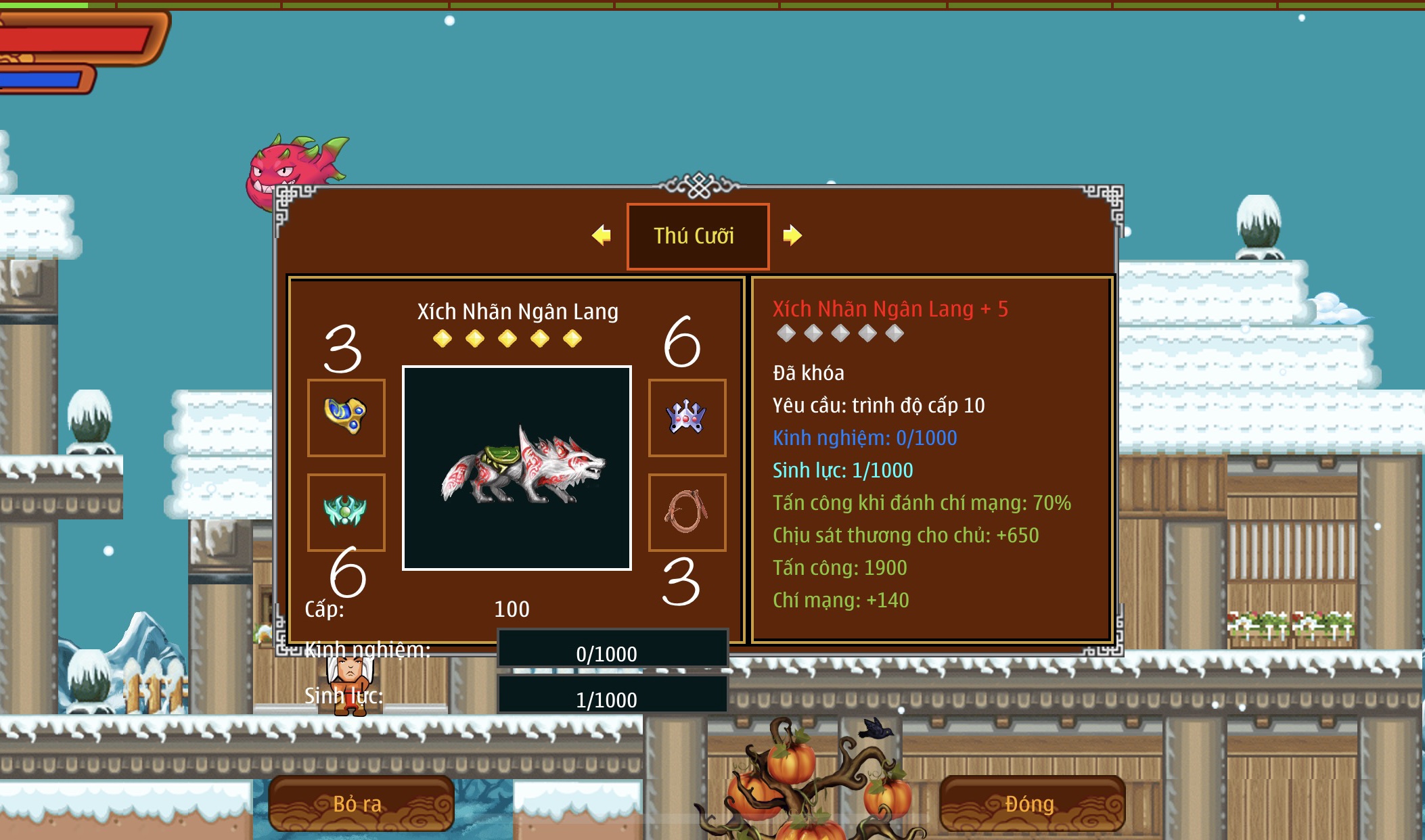The height and width of the screenshot is (840, 1425).
Task: Select the blue-gold saddle equipment slot
Action: click(346, 417)
